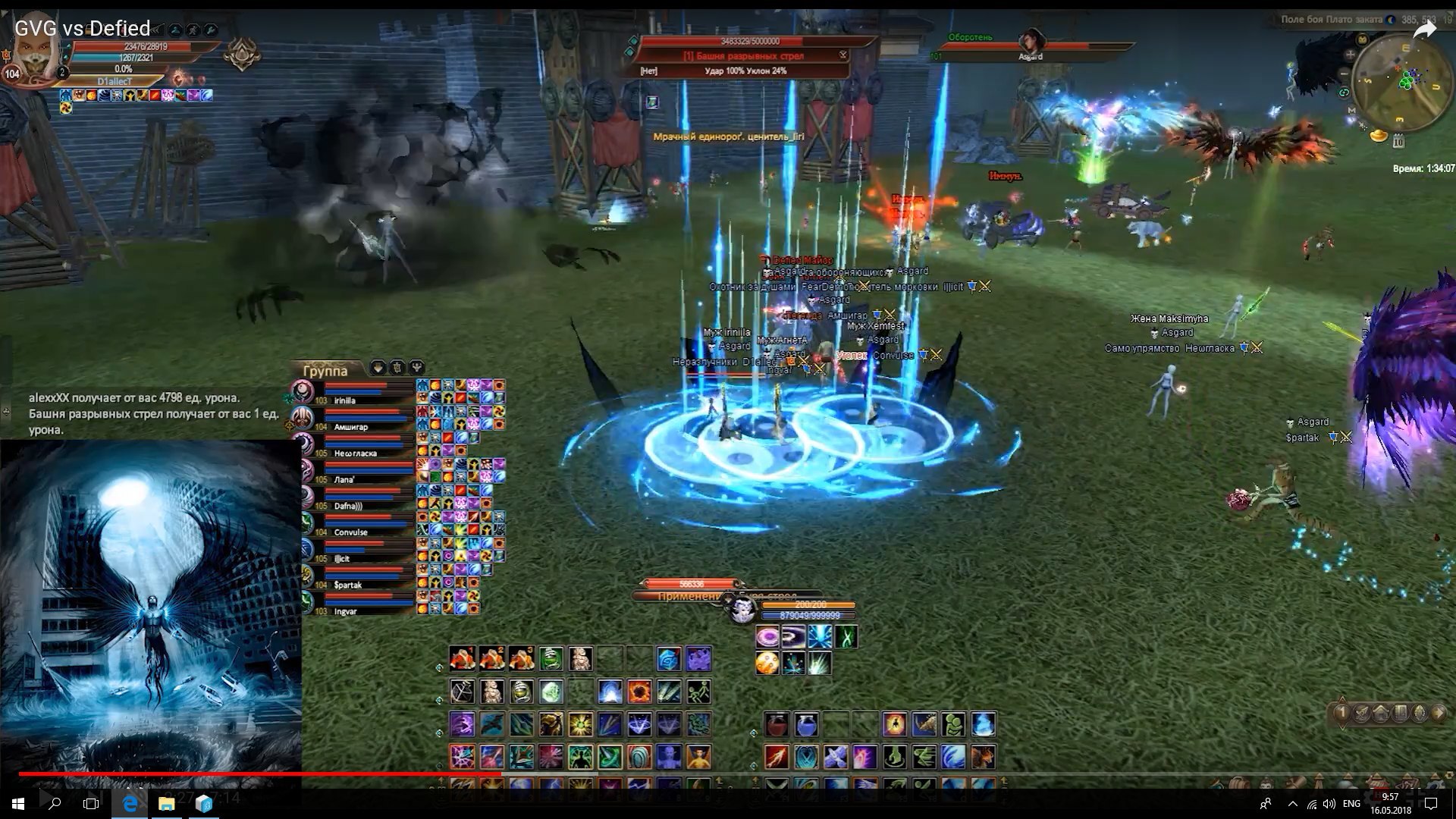This screenshot has width=1456, height=819.
Task: Click the minimap zoom-out minus button
Action: tap(1345, 73)
